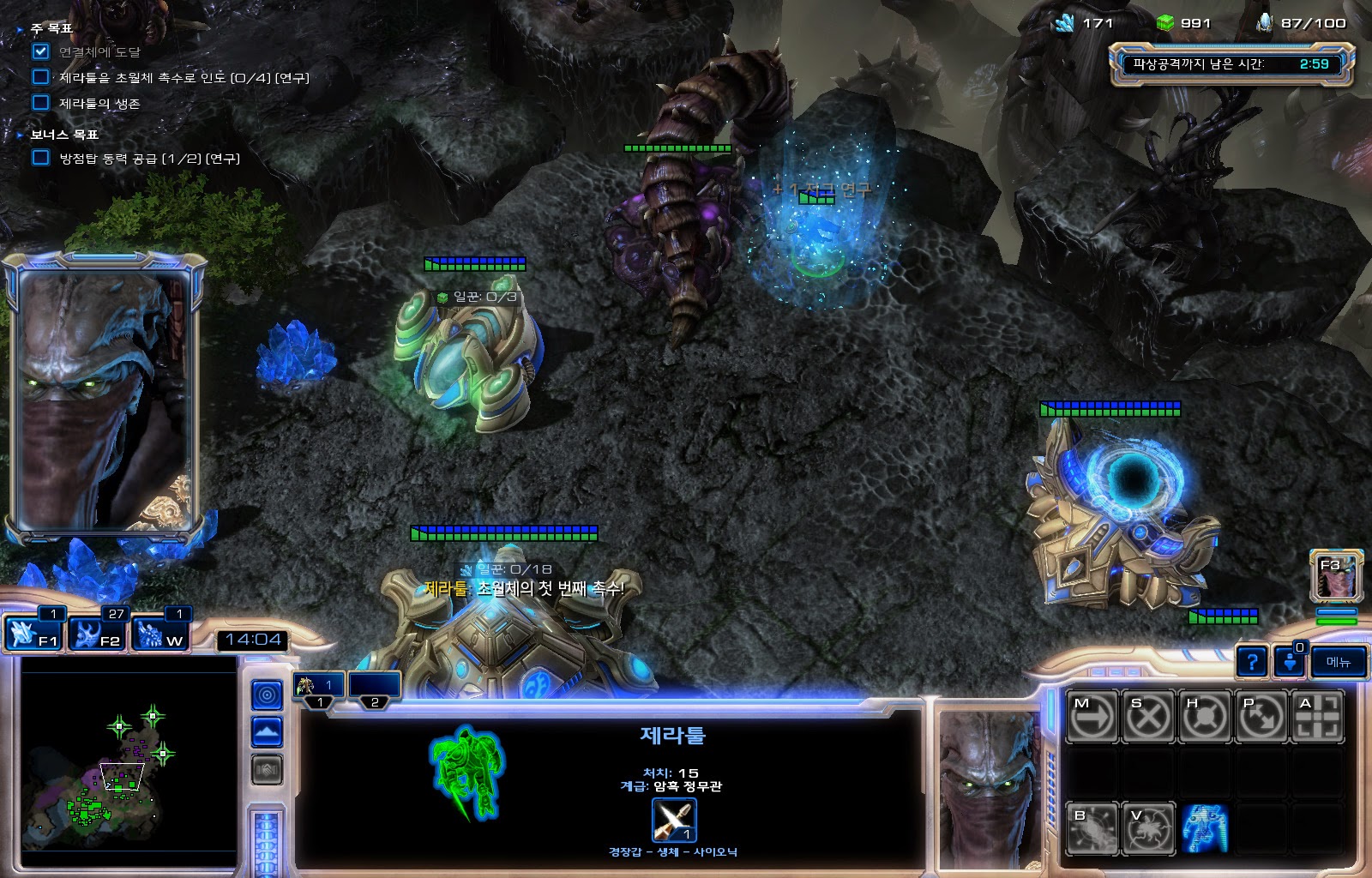1372x878 pixels.
Task: Inspect the weapon upgrade icon in unit info
Action: coord(674,821)
